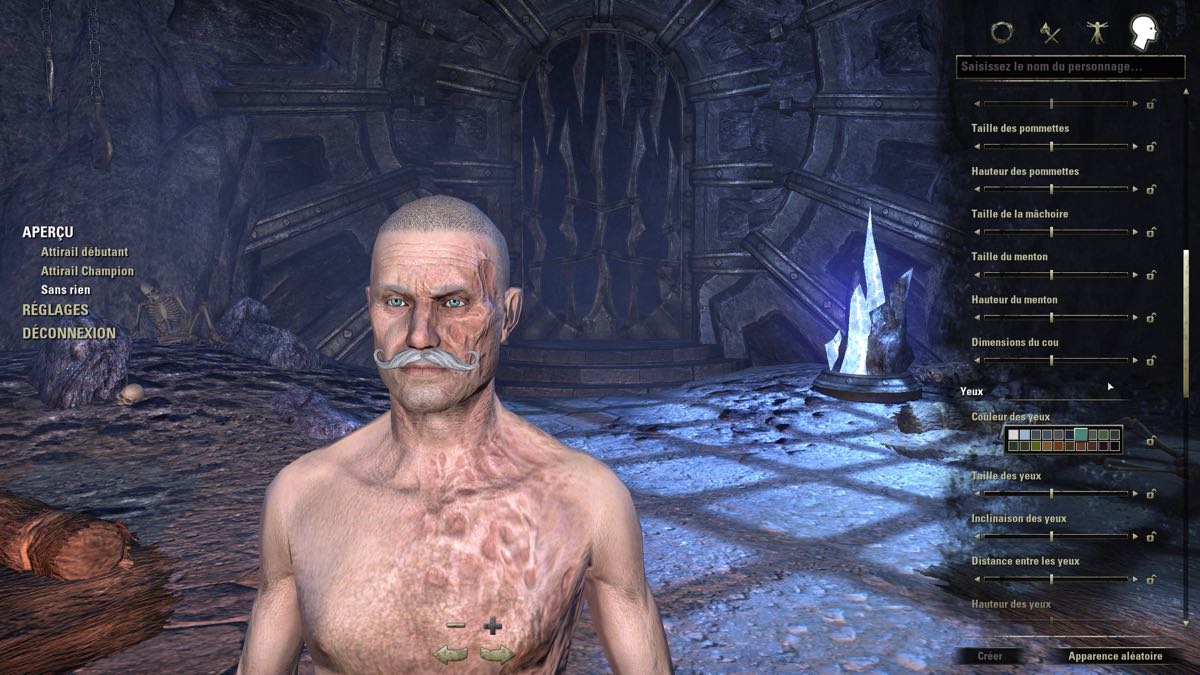Adjust the Inclinaison des yeux slider
The height and width of the screenshot is (675, 1200).
[x=1051, y=537]
